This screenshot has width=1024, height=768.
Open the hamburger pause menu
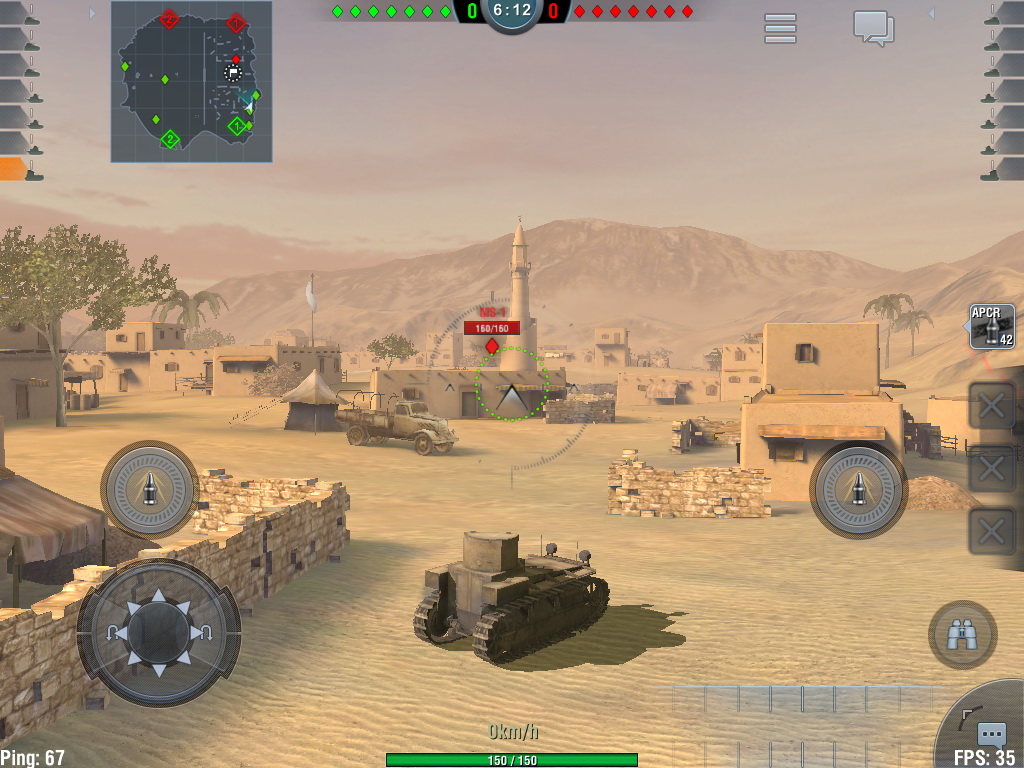(780, 28)
